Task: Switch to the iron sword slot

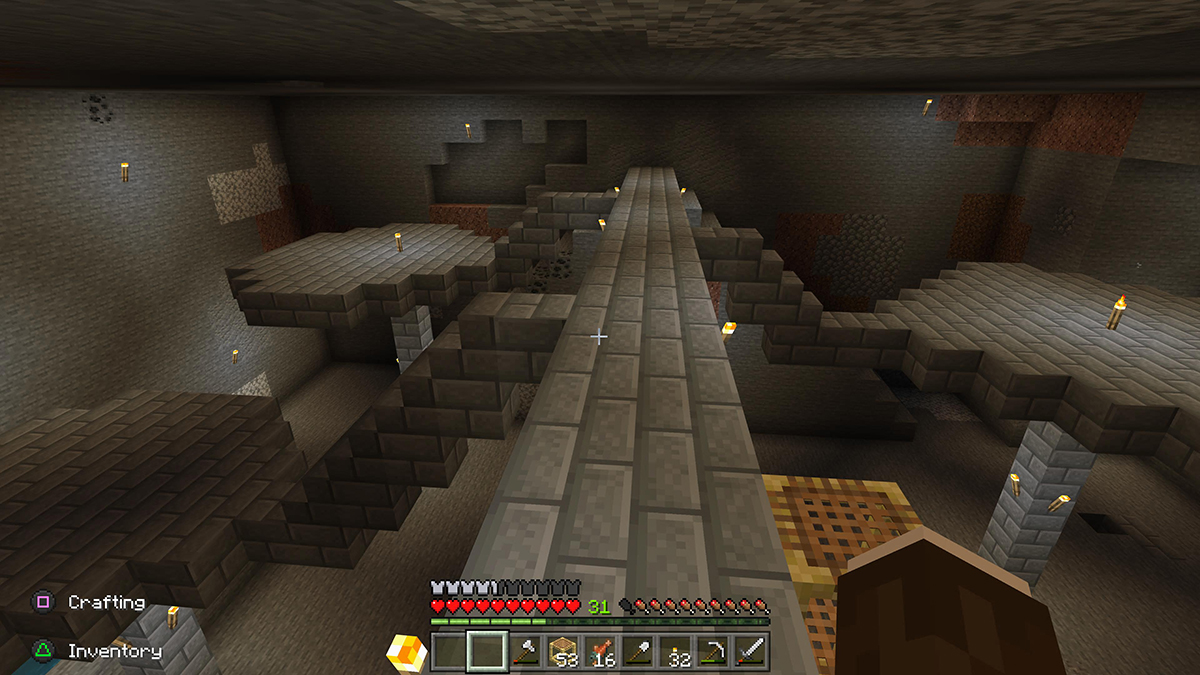Action: click(750, 653)
